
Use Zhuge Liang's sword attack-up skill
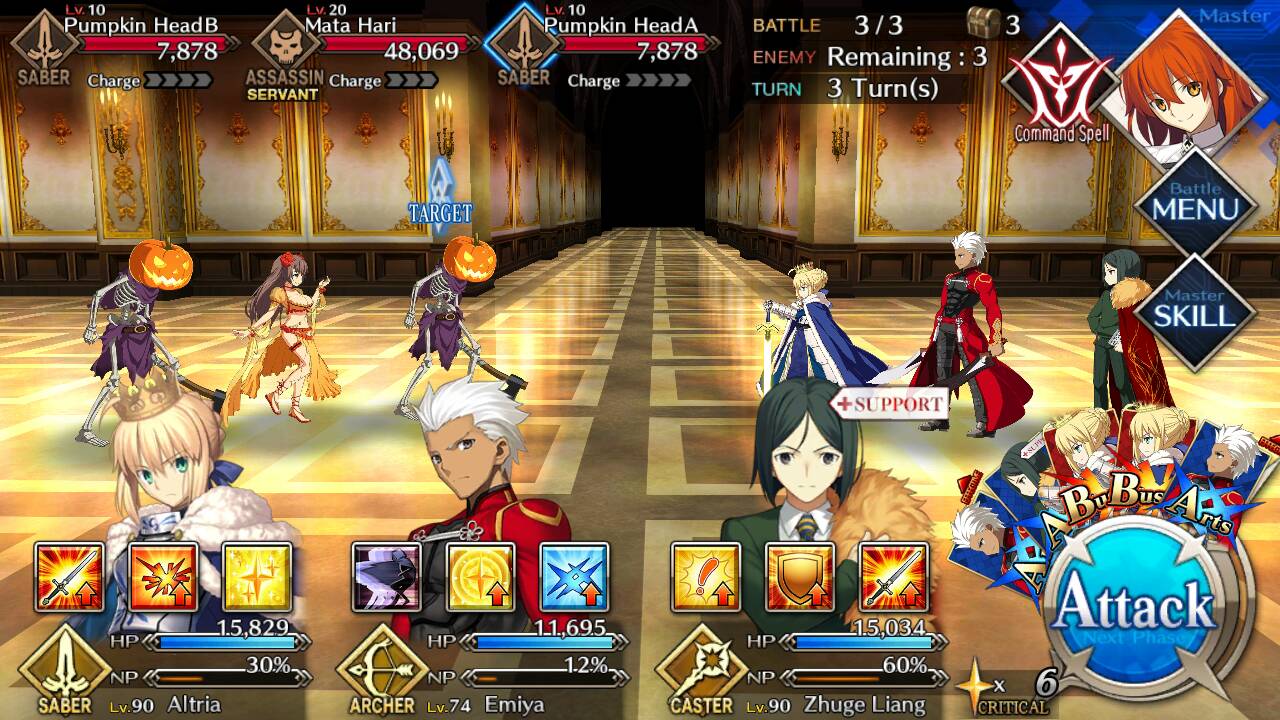coord(894,577)
